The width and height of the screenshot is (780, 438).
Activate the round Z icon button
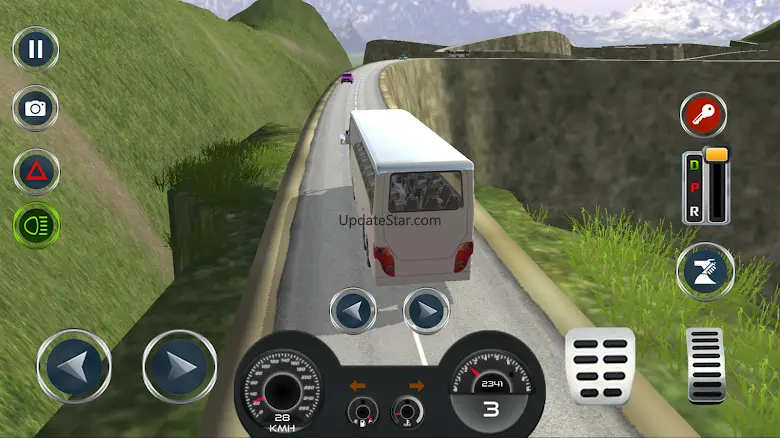coord(705,272)
